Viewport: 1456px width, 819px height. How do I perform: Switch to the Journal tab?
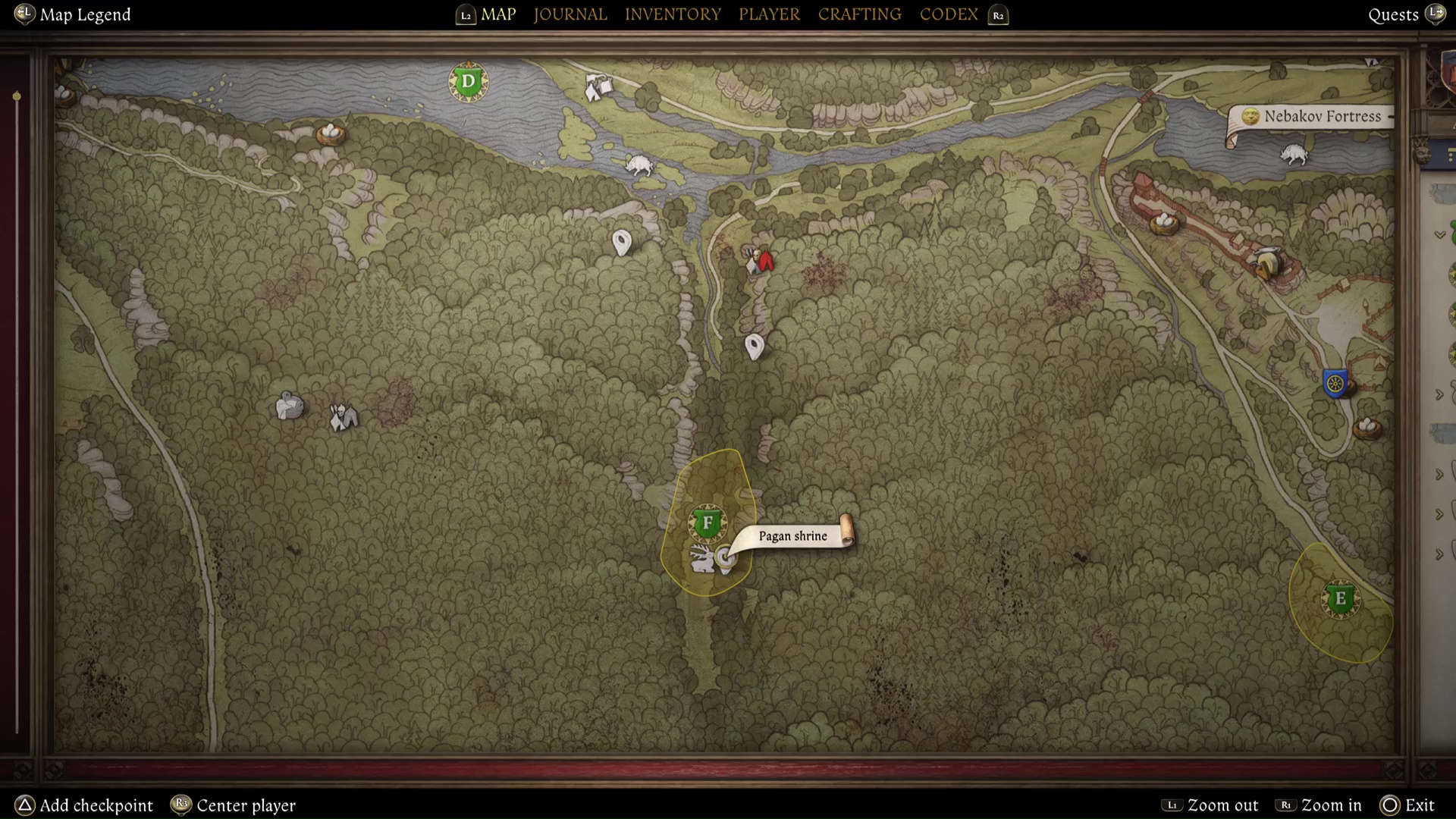570,14
